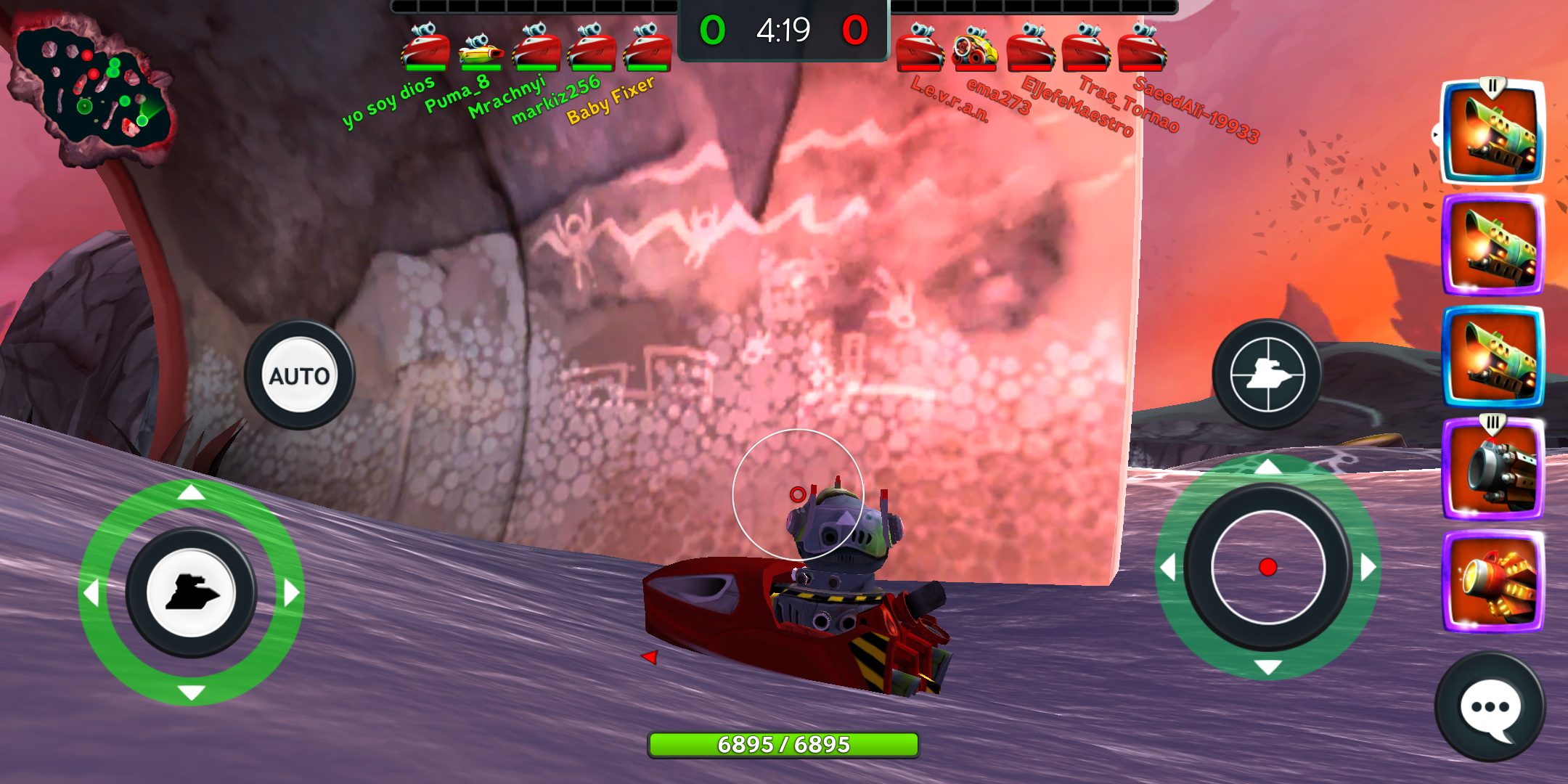1568x784 pixels.
Task: Tap the movement joystick's right arrow
Action: [x=291, y=592]
